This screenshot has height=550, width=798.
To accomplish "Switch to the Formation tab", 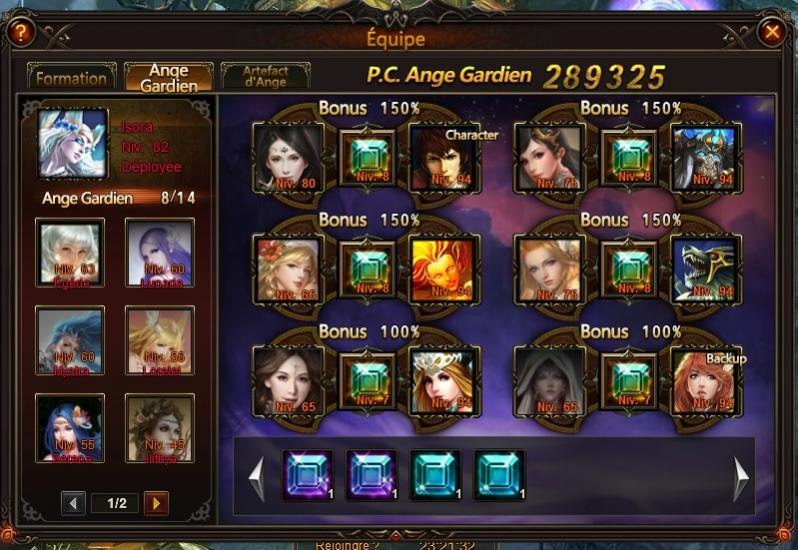I will click(71, 78).
